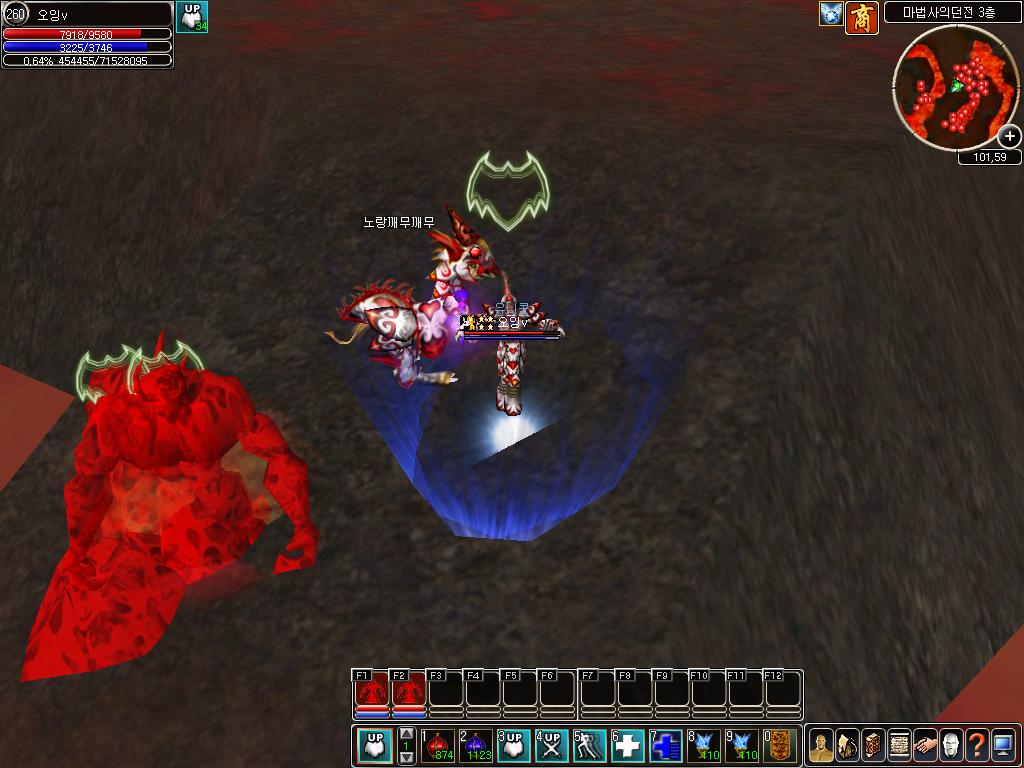Cast the white cross heal in slot 6
1024x768 pixels.
point(628,746)
